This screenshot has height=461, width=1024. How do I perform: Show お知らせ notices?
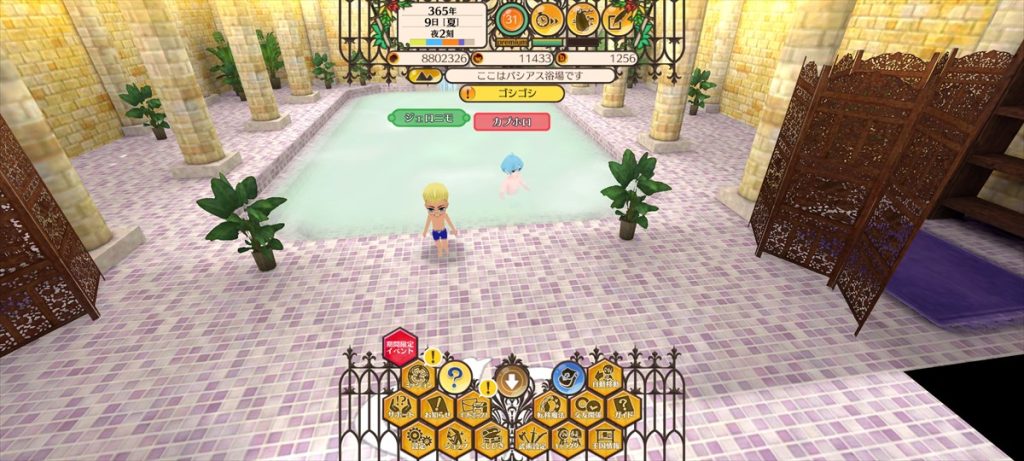437,408
